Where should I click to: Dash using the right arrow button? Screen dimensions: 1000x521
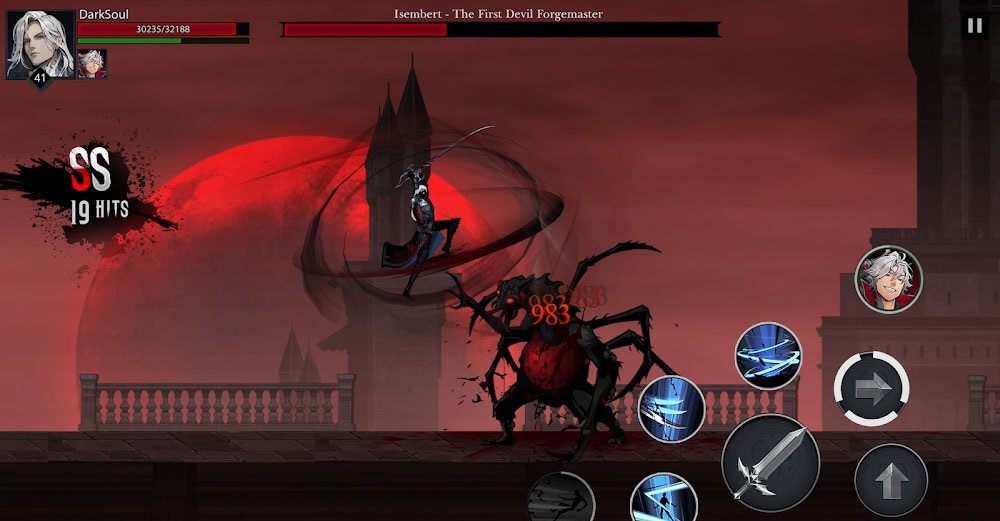coord(871,389)
